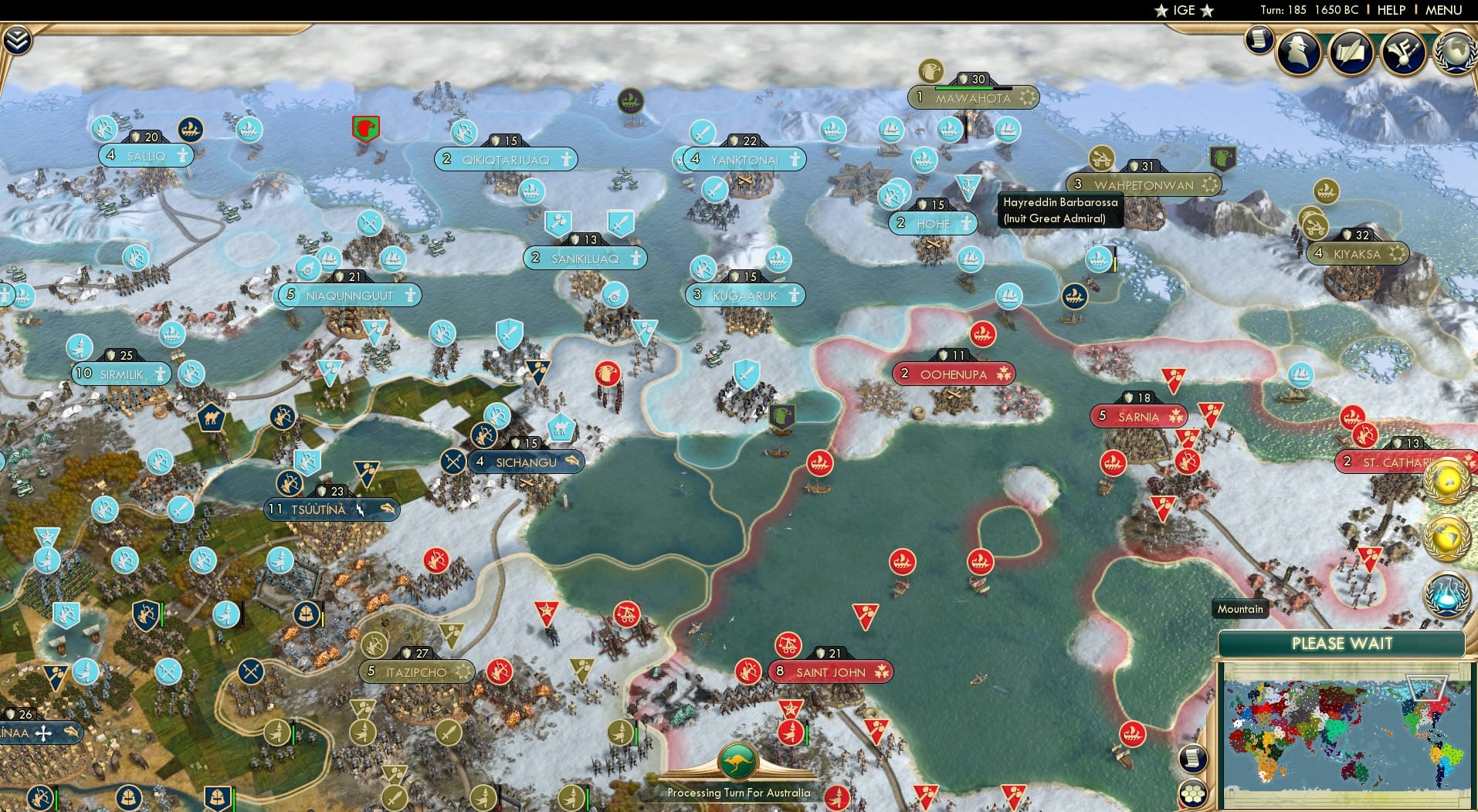Open the Espionage overview spy icon

(1298, 52)
